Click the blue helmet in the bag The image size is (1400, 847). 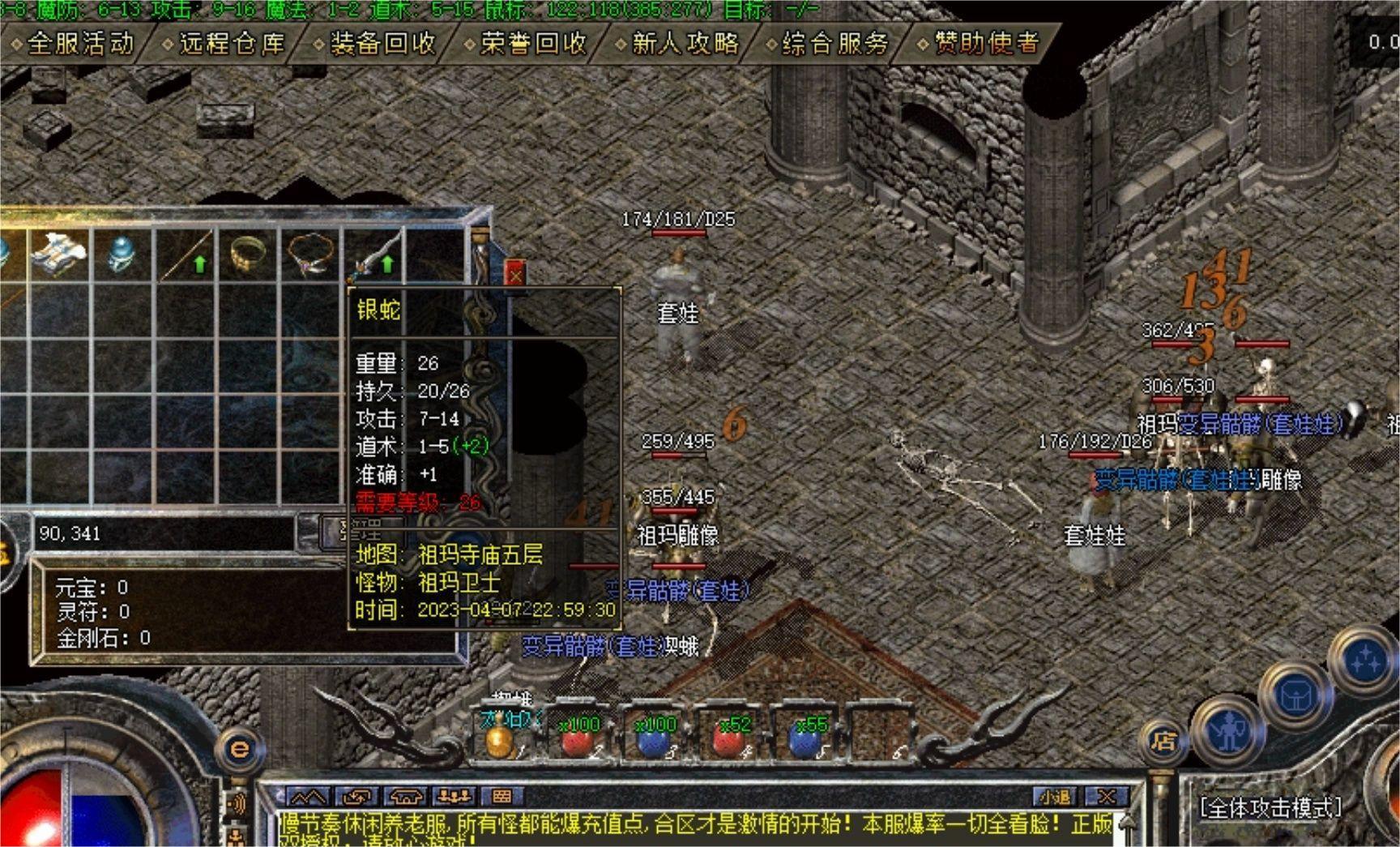point(122,255)
